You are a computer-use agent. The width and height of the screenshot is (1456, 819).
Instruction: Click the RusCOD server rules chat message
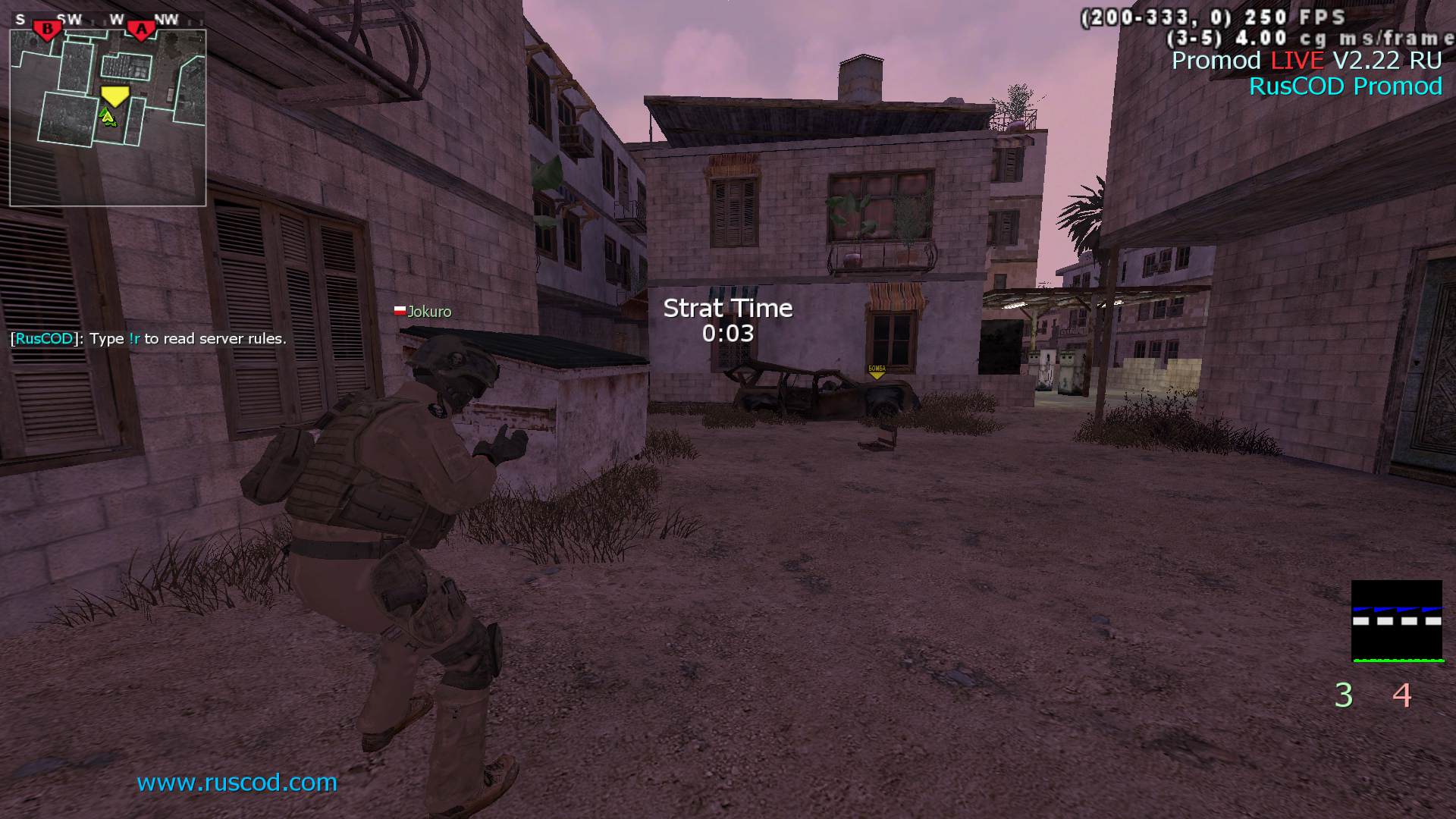coord(149,339)
